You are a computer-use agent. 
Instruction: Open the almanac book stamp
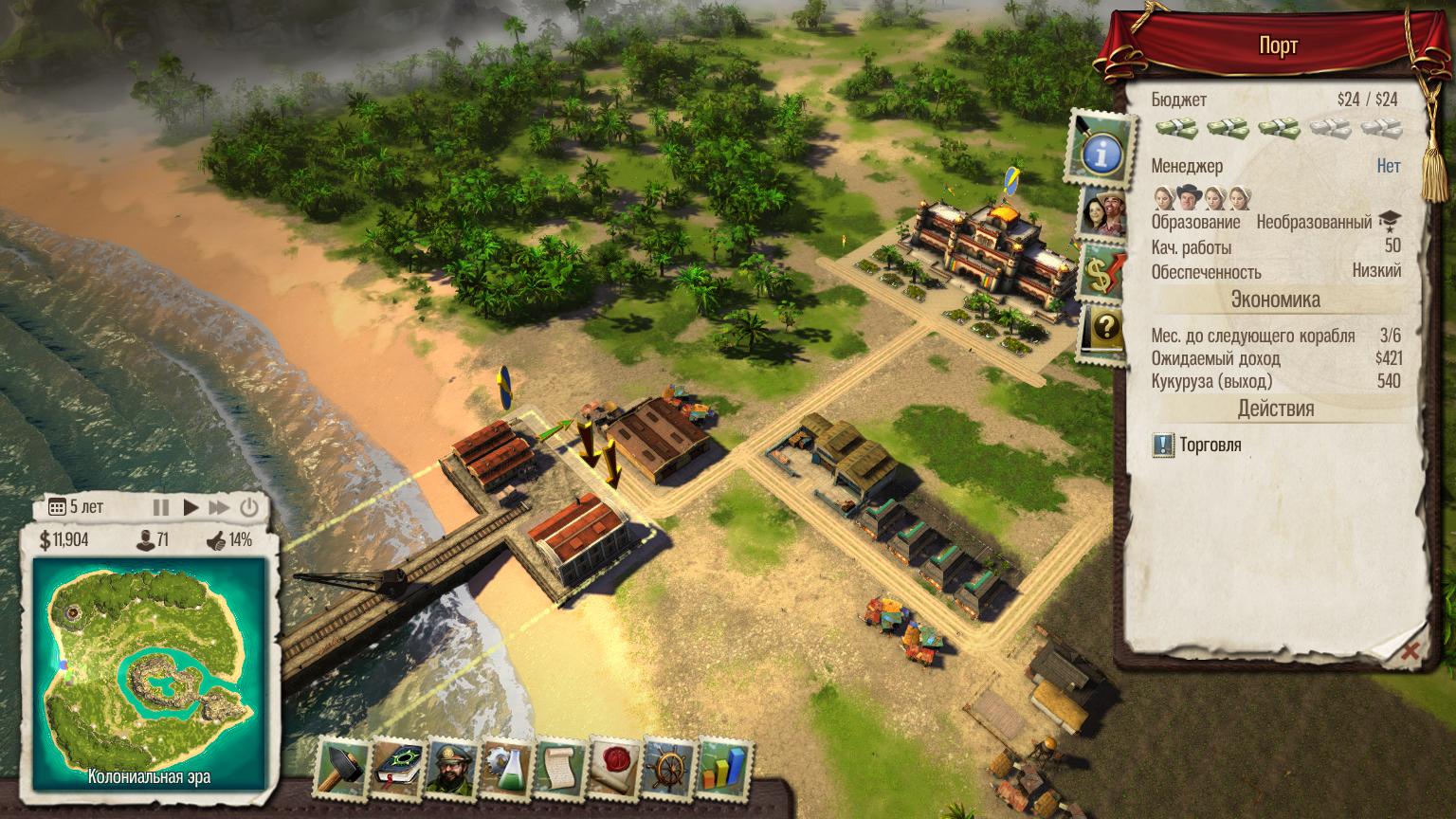pos(398,767)
